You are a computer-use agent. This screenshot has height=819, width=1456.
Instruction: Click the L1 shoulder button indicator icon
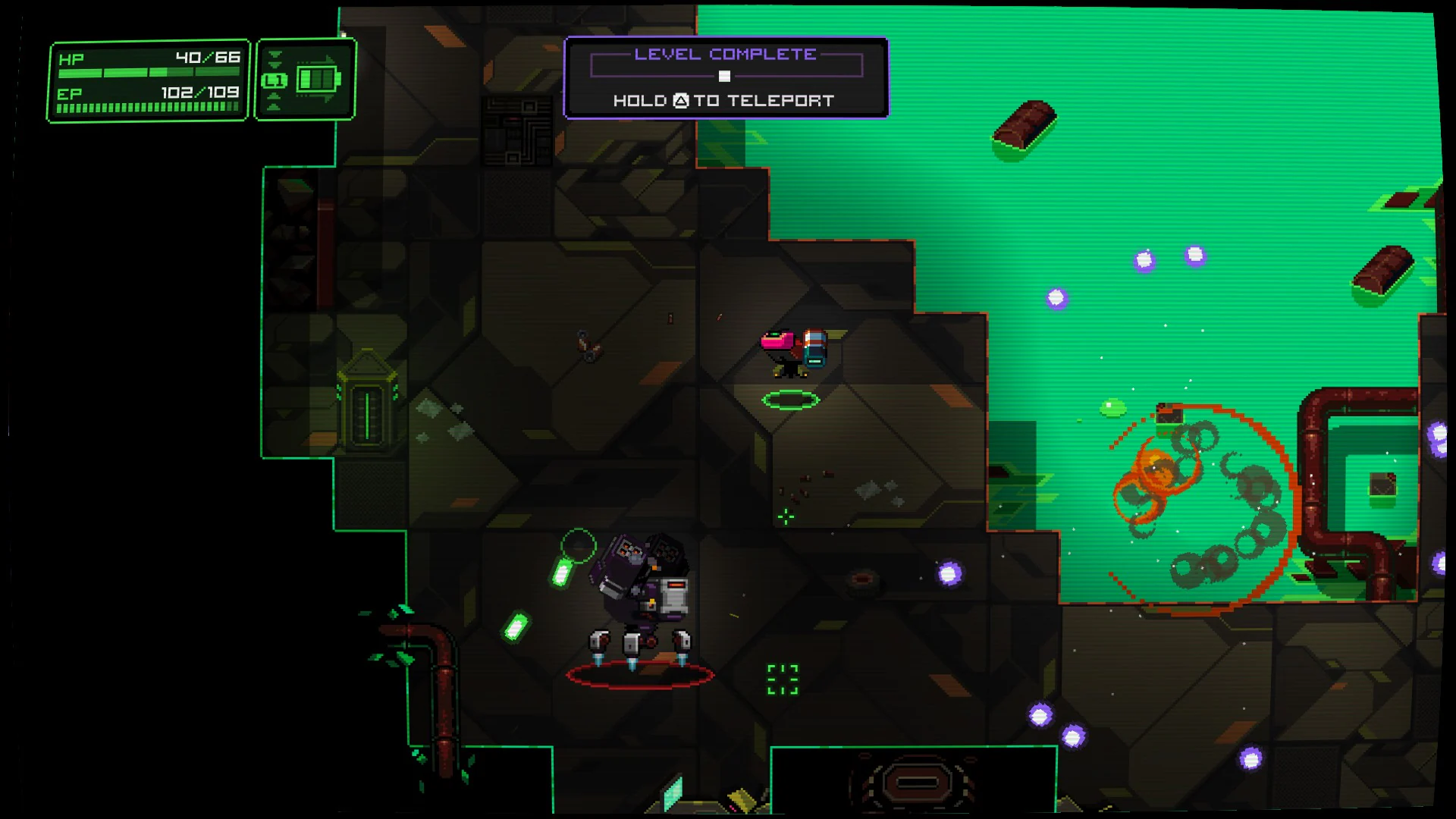point(275,80)
